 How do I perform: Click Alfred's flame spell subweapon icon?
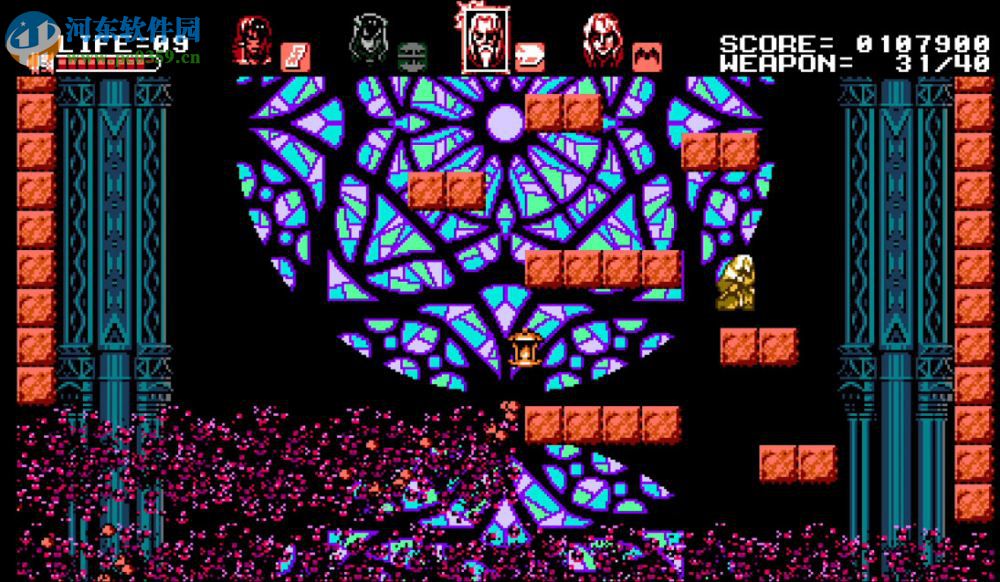click(529, 55)
